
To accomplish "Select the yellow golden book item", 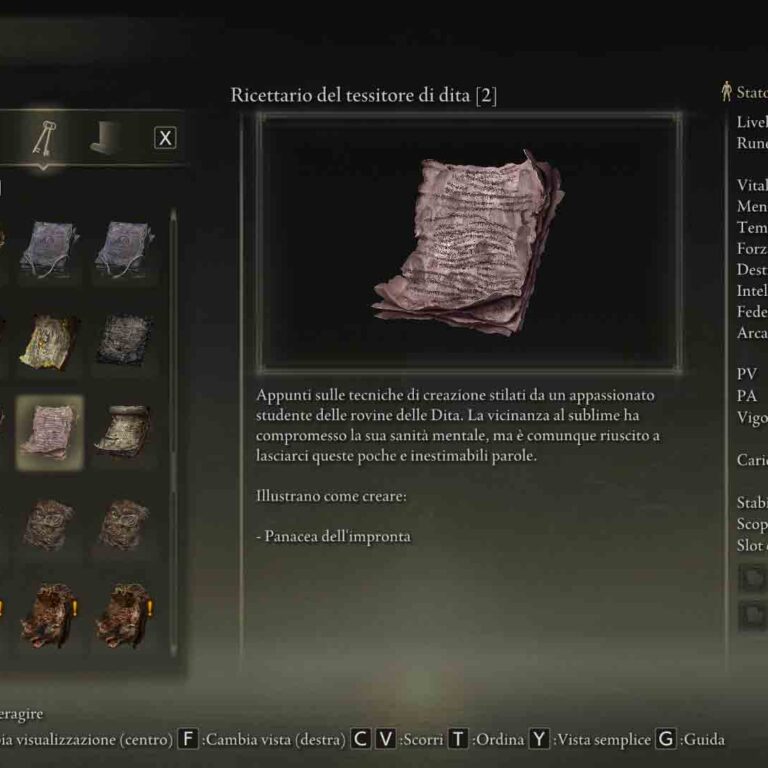I will click(x=50, y=340).
